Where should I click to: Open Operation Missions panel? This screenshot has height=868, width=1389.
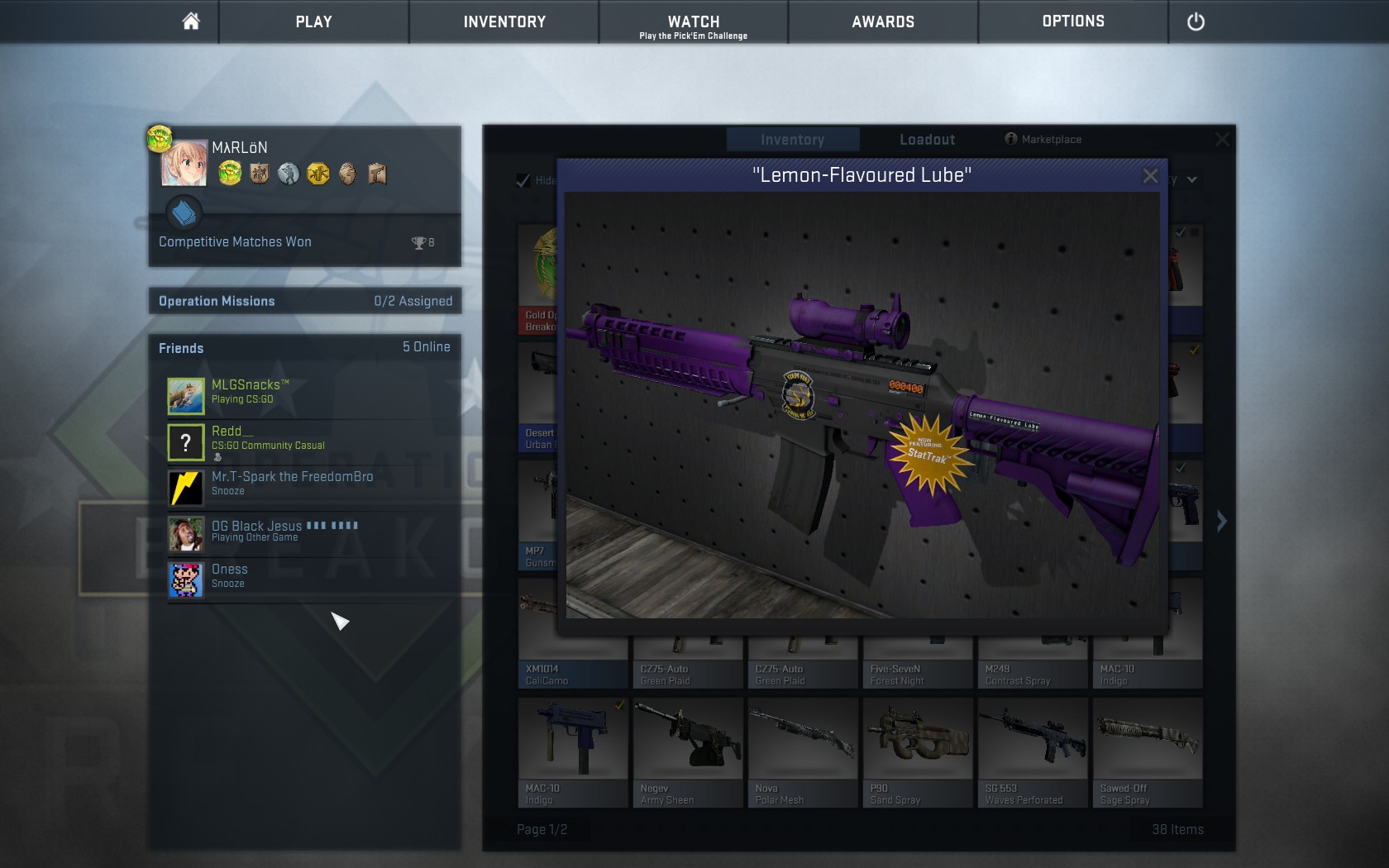coord(304,301)
